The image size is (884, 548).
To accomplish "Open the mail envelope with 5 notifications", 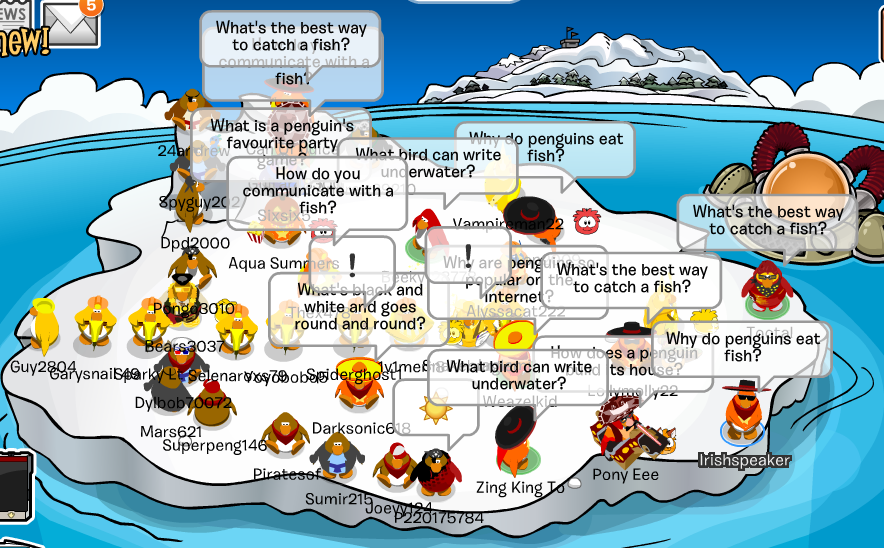I will [70, 24].
